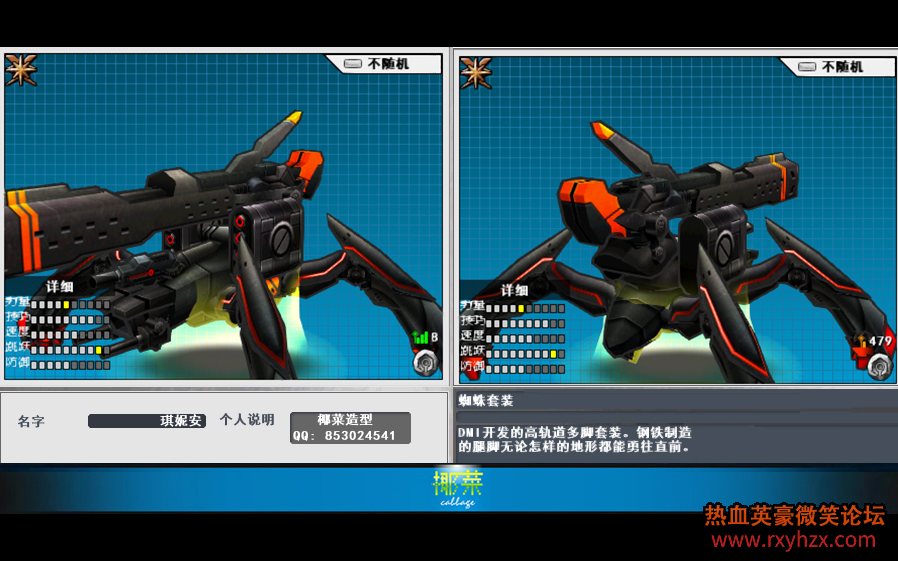Visit the www.rxyhzx.com watermark link
898x561 pixels.
click(x=793, y=541)
